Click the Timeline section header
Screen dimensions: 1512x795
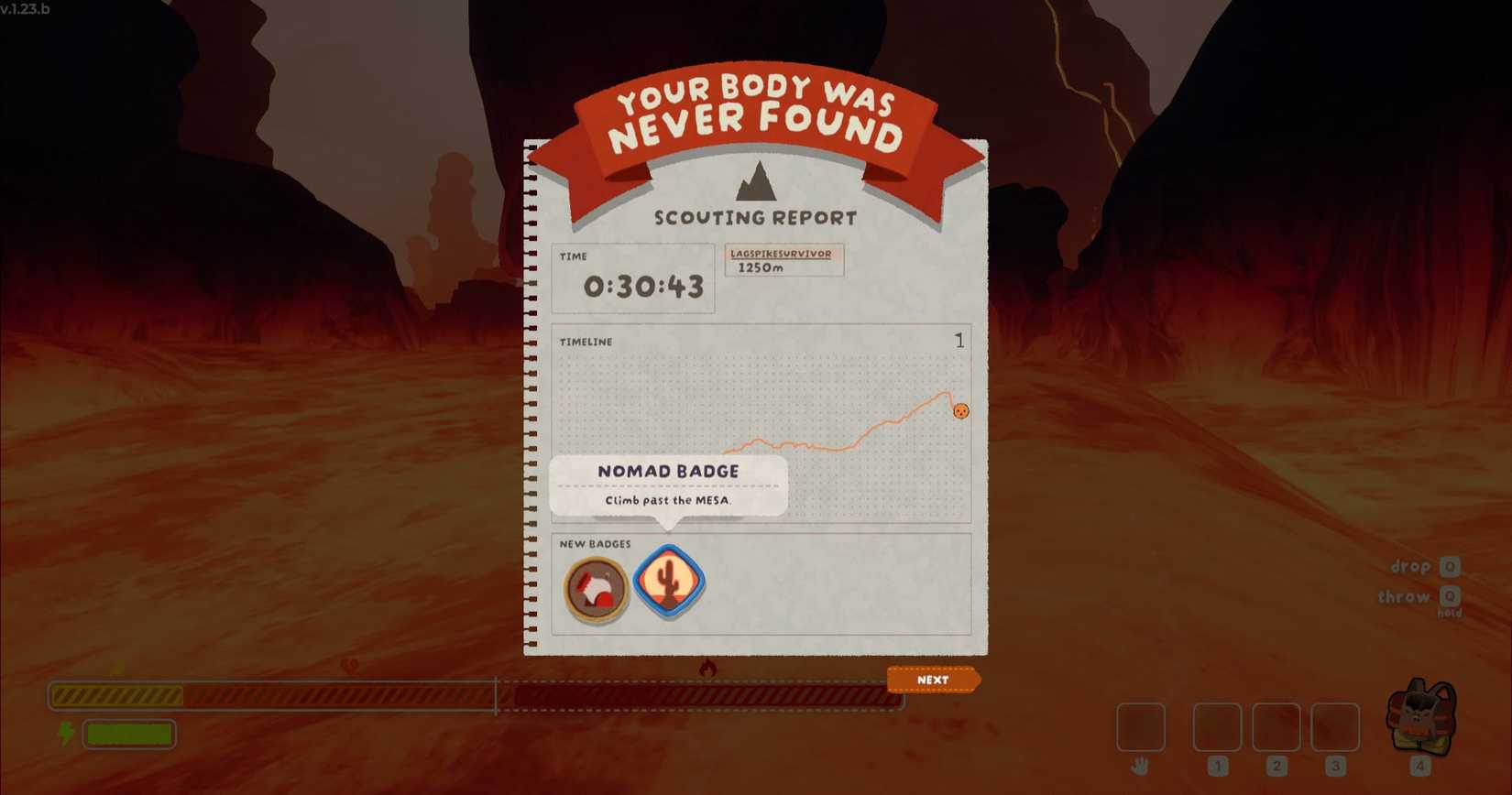586,342
